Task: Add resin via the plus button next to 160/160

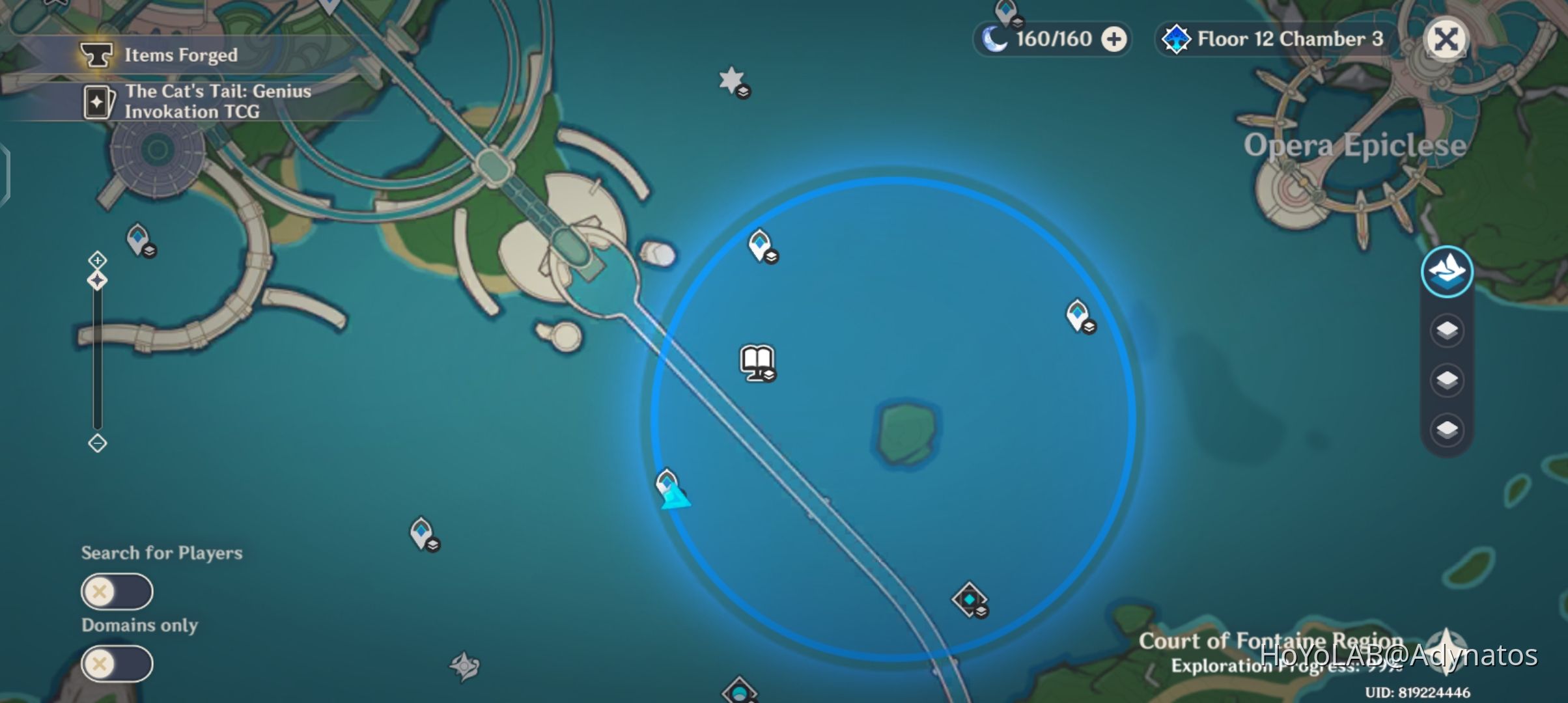Action: click(x=1115, y=38)
